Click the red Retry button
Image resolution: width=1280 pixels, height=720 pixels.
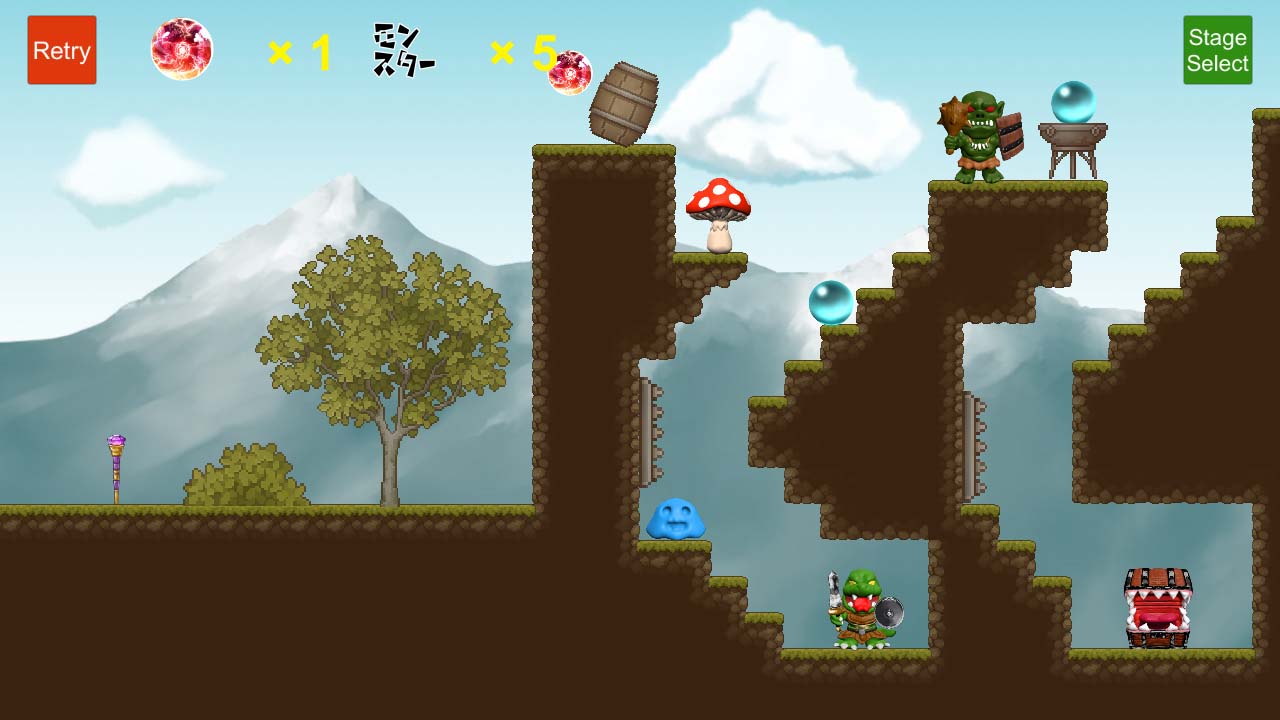pos(62,50)
